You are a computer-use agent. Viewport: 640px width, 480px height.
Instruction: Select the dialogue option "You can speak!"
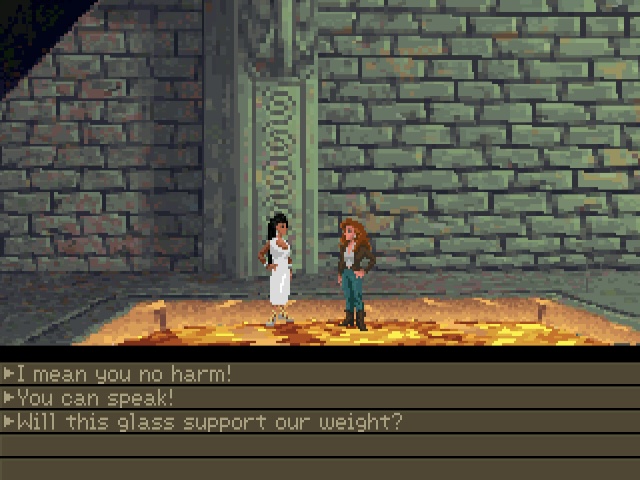[95, 398]
